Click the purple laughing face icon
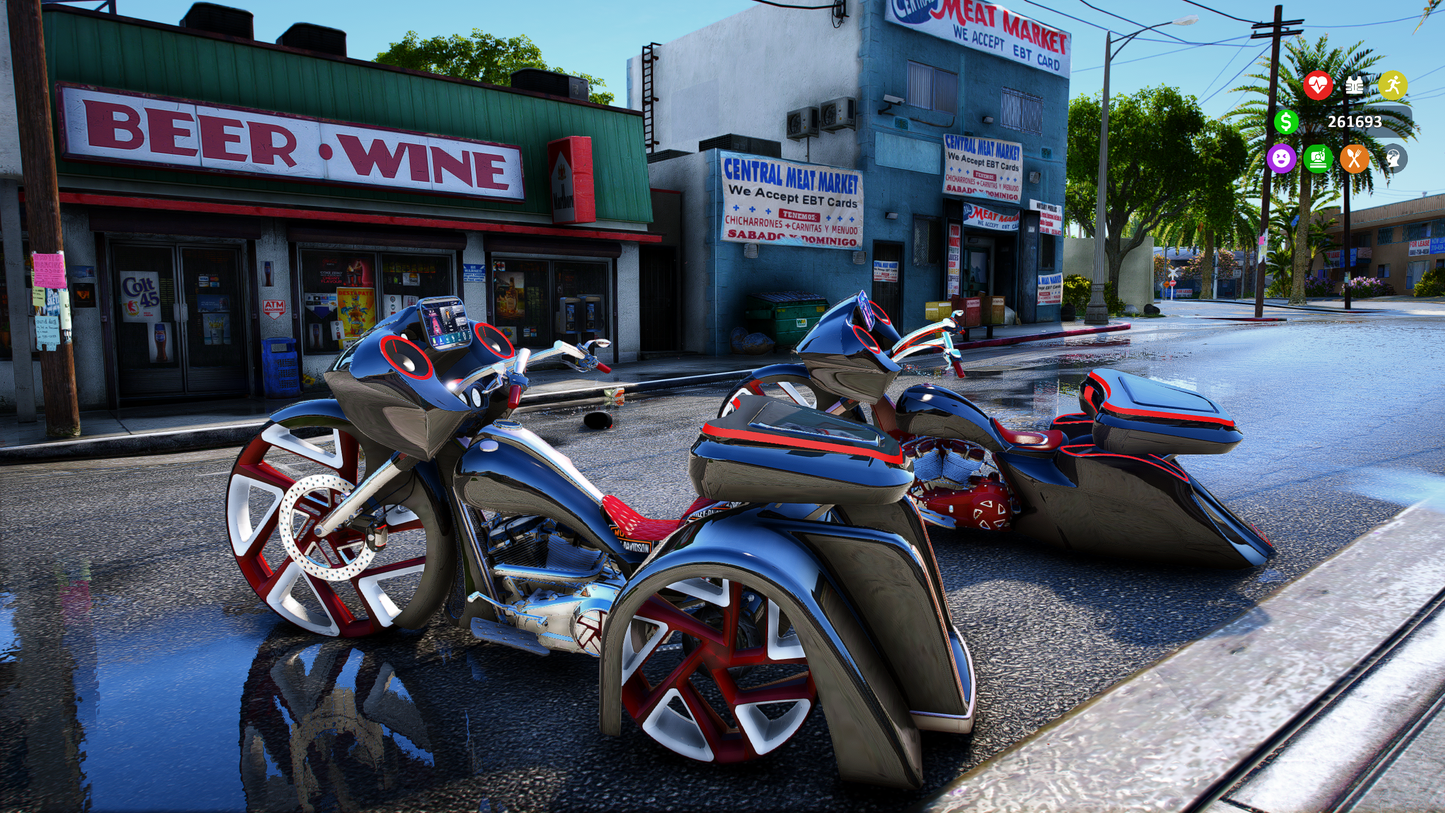 pos(1281,159)
